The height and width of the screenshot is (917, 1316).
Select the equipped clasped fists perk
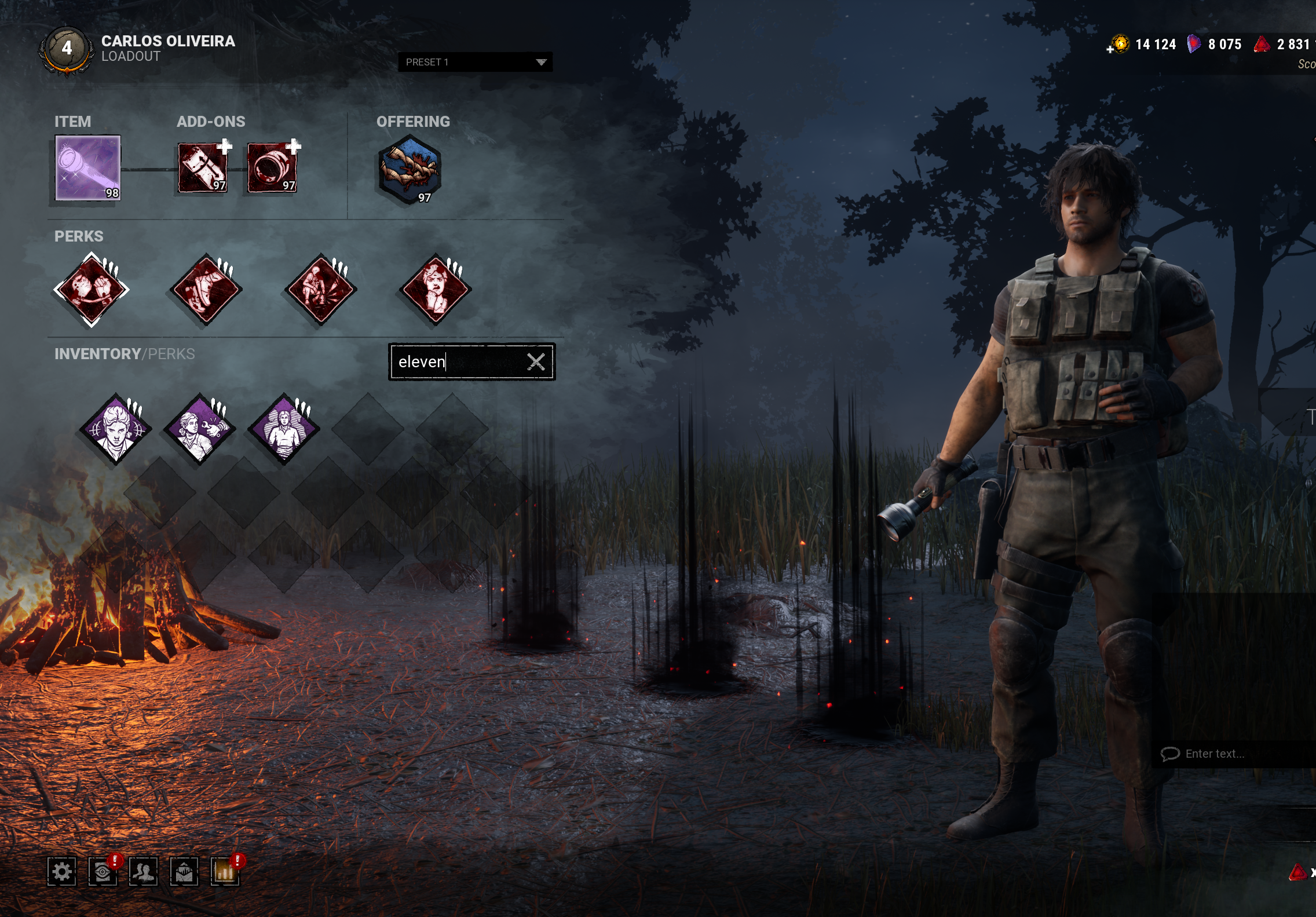(x=92, y=290)
